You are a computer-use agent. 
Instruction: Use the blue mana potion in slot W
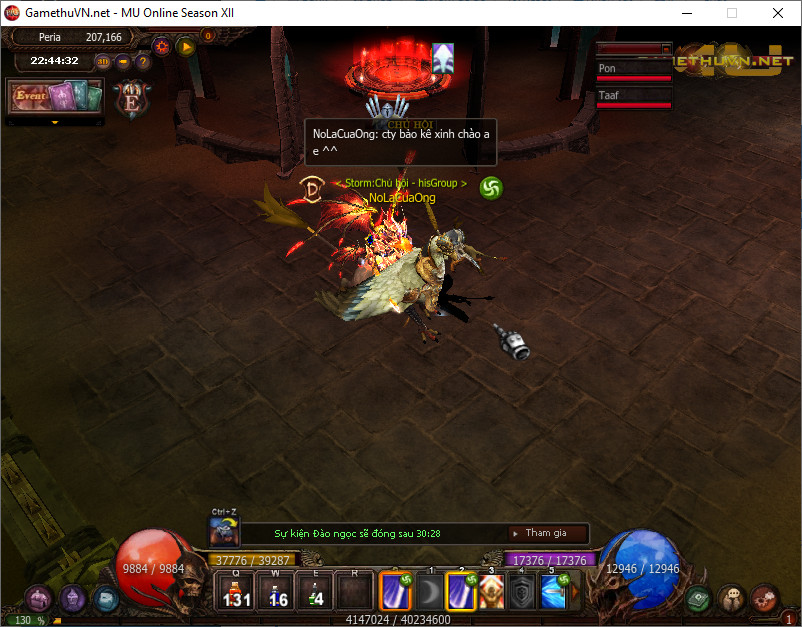277,591
